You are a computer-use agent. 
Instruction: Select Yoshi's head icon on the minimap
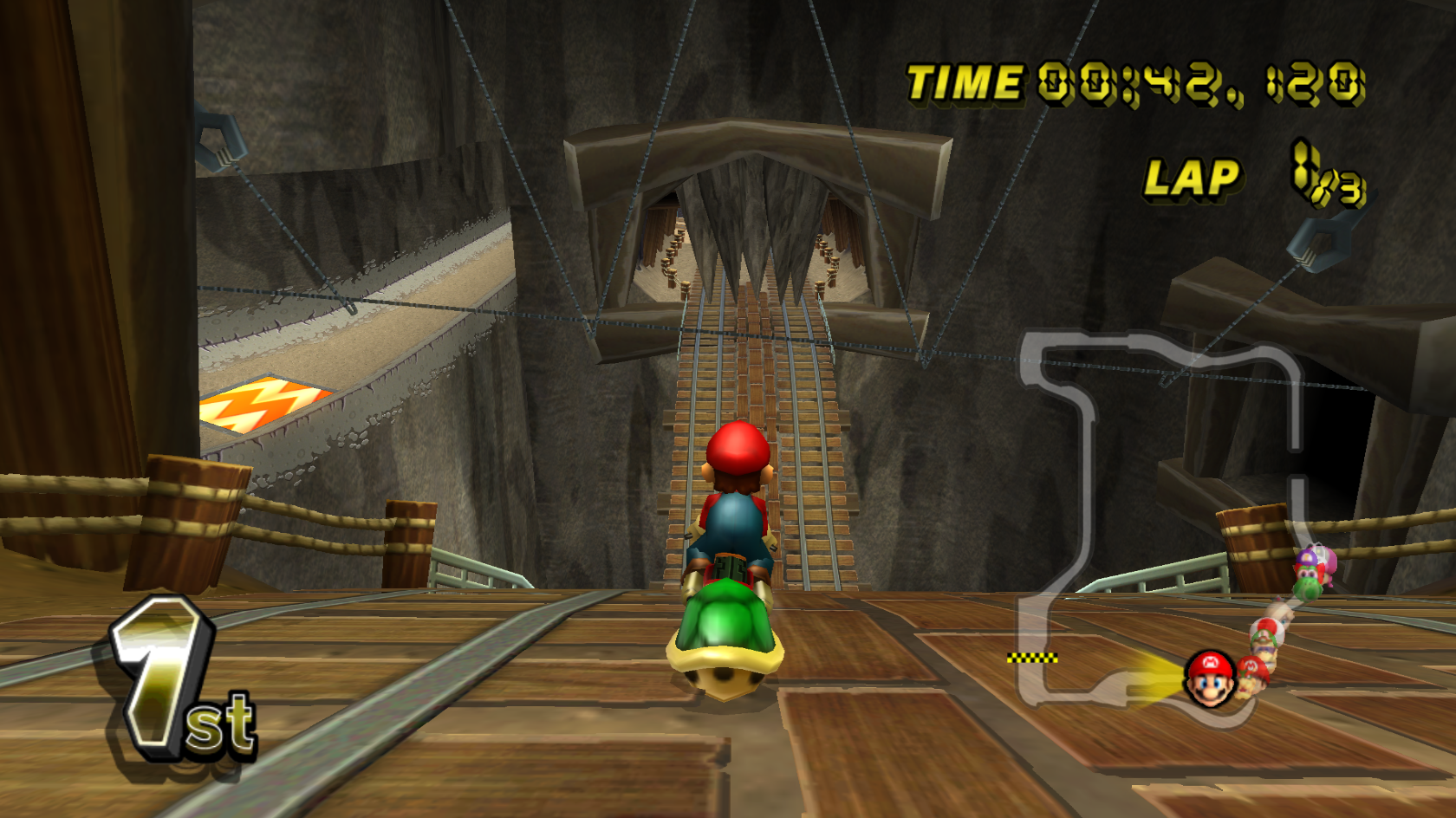[x=1308, y=582]
